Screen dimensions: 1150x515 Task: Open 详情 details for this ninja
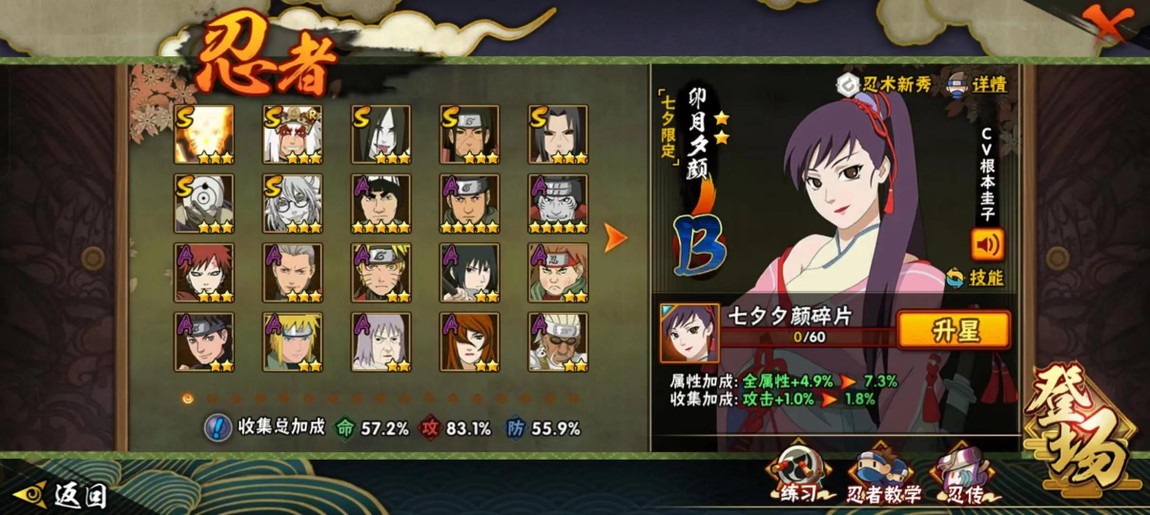click(976, 84)
